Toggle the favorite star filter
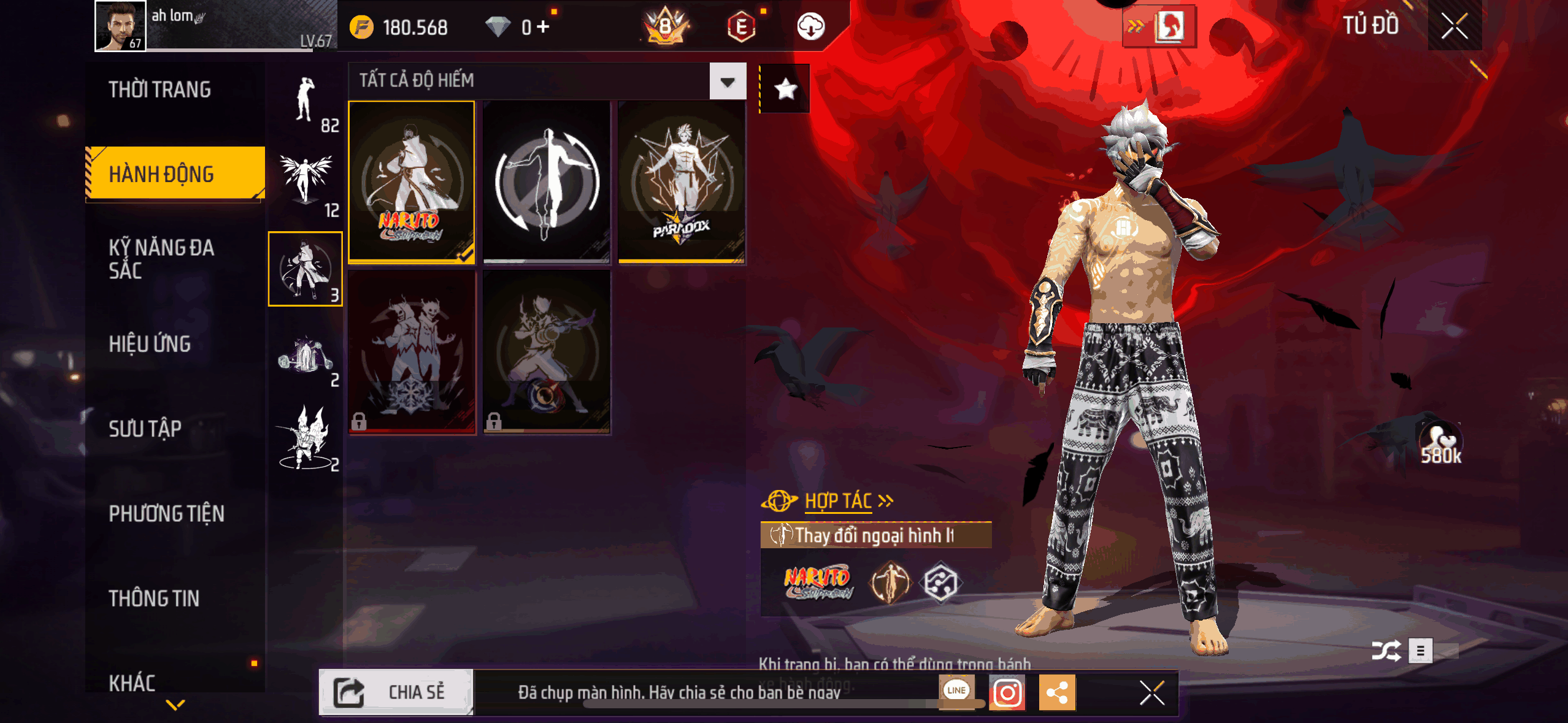Viewport: 1568px width, 723px height. [x=785, y=89]
